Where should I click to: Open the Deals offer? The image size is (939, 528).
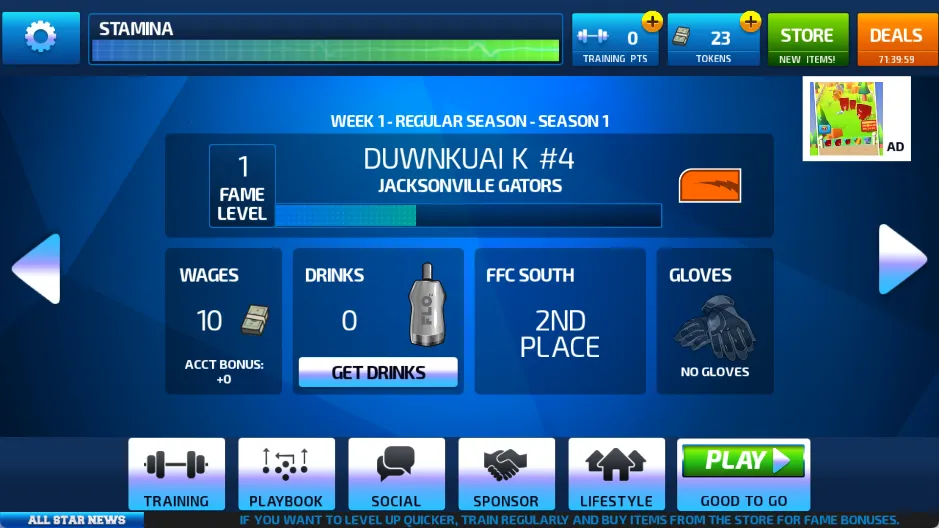tap(895, 40)
